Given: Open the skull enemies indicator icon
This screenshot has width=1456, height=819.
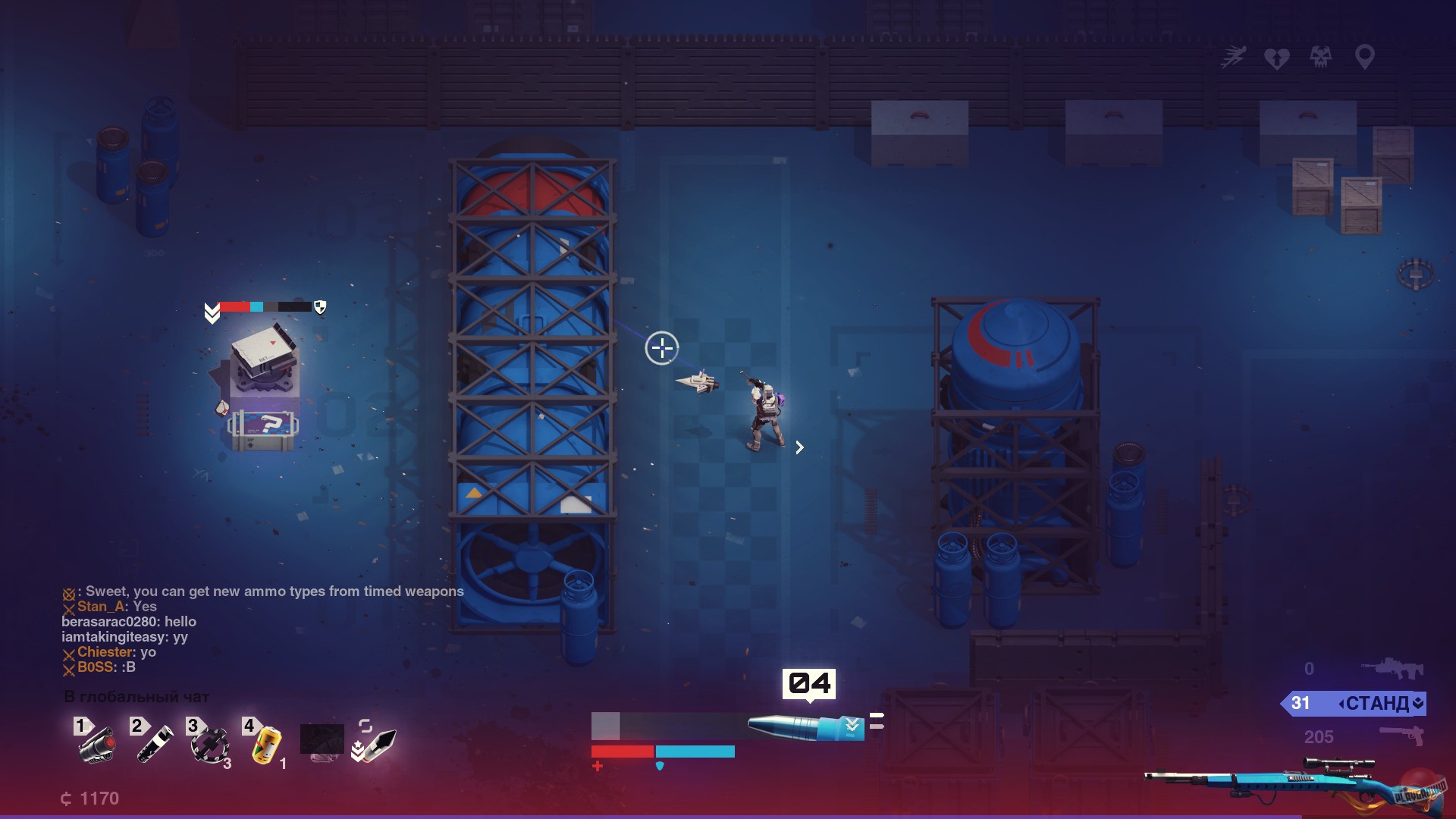Looking at the screenshot, I should pyautogui.click(x=1319, y=56).
